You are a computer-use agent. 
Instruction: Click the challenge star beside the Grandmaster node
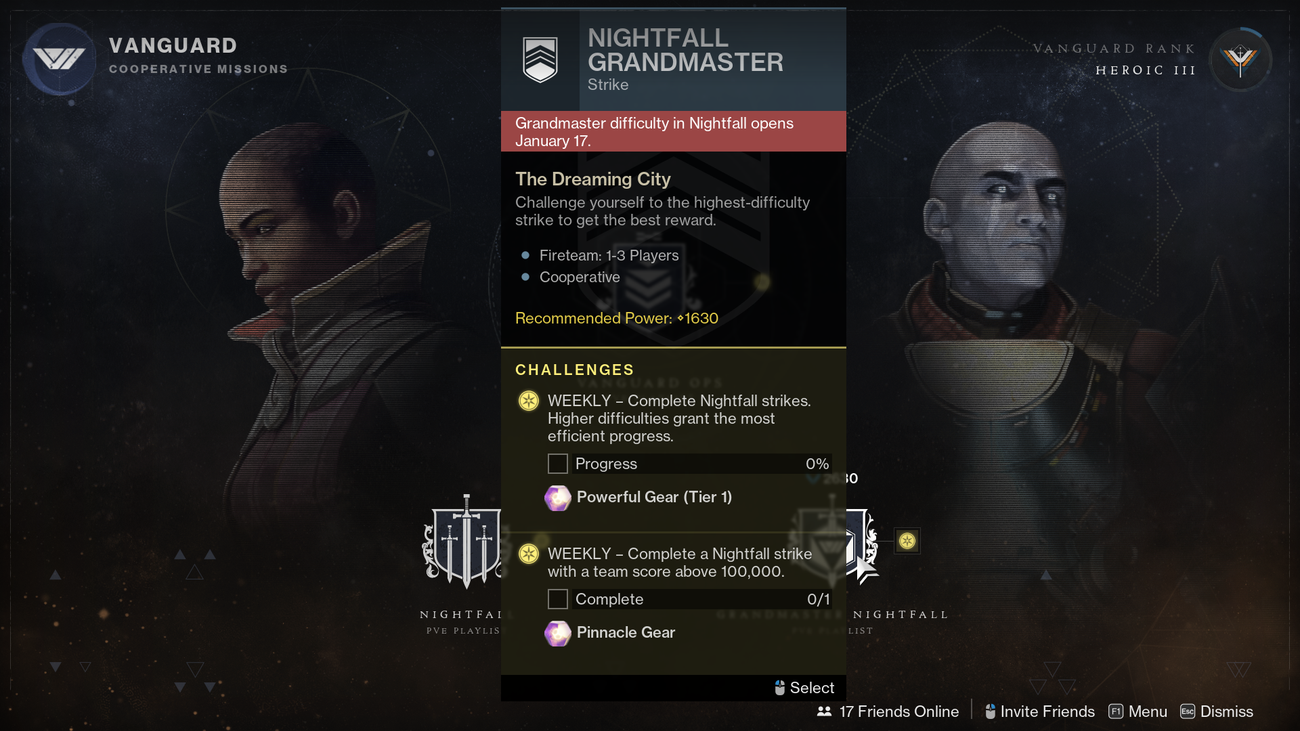(x=907, y=541)
